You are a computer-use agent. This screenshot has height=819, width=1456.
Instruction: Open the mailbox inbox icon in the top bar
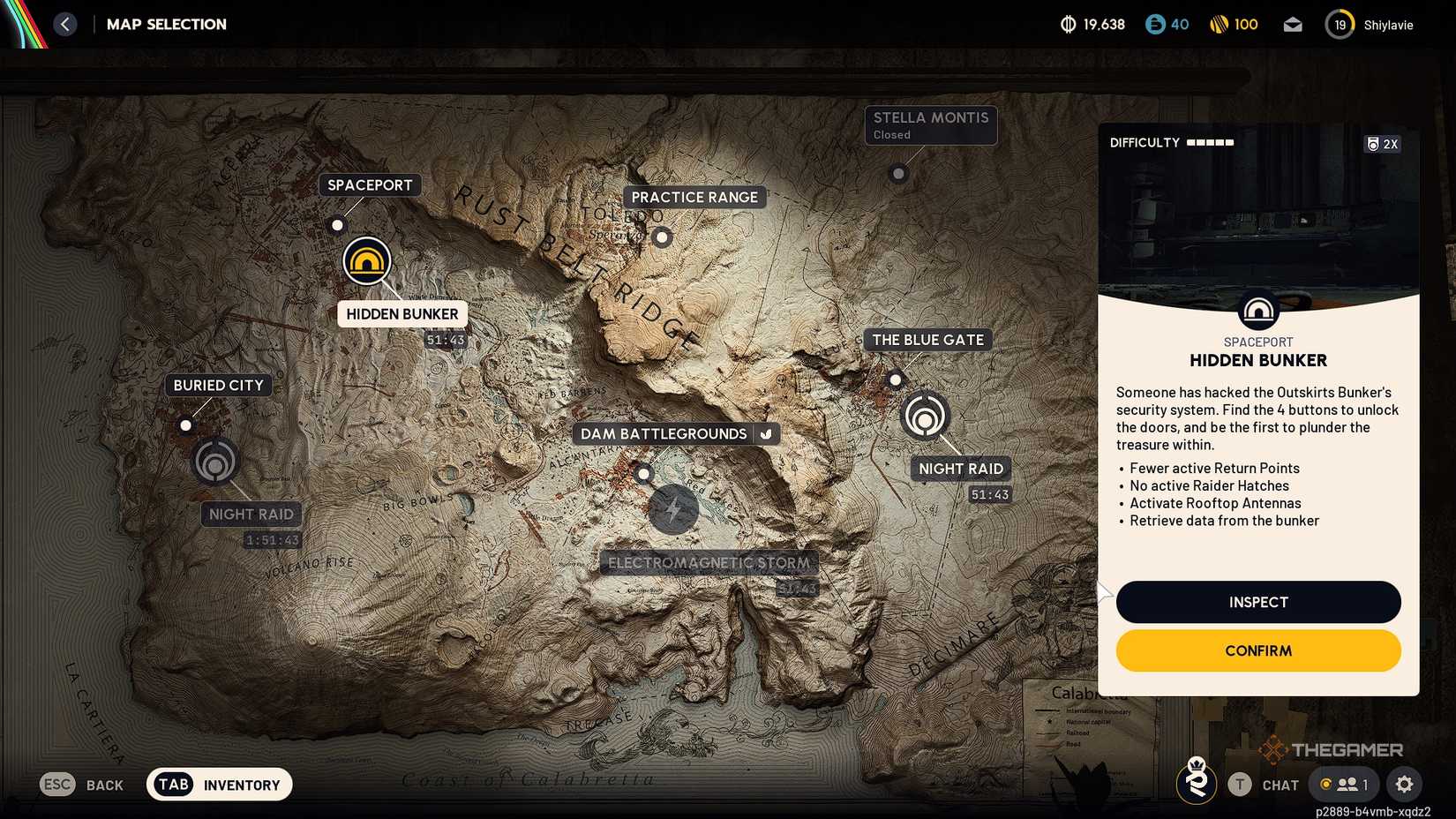point(1293,24)
